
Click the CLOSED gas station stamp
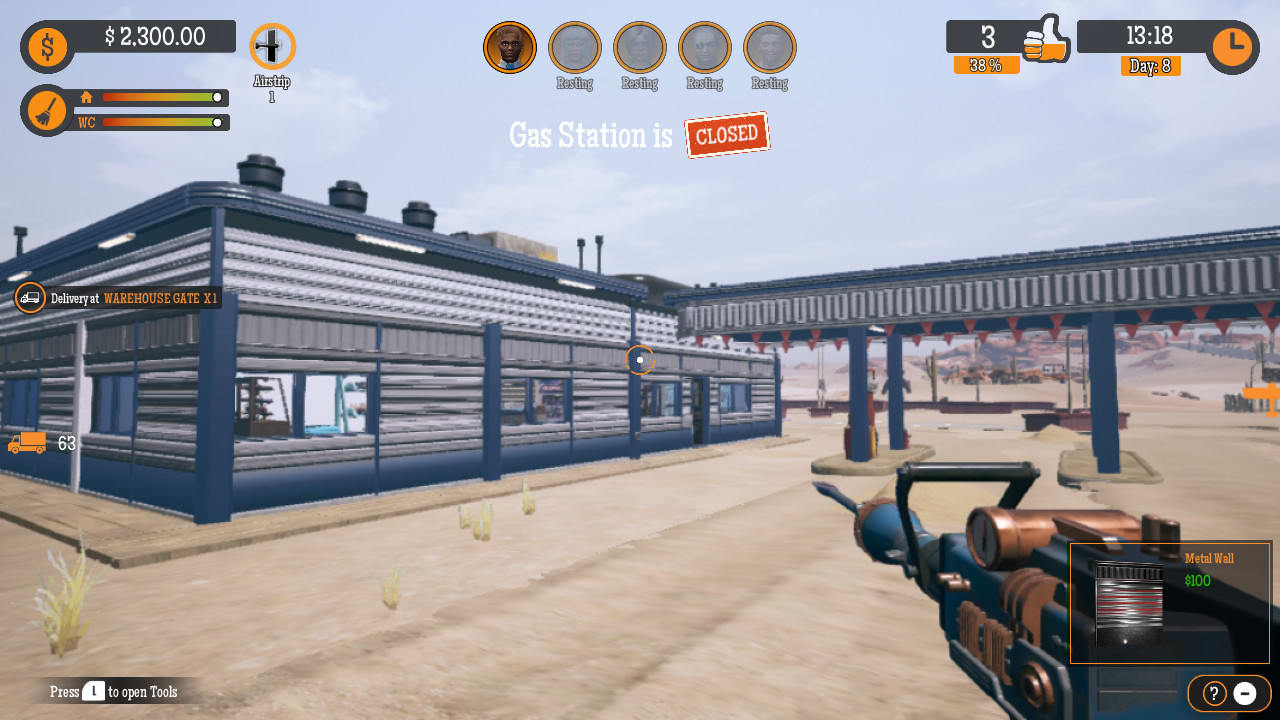point(727,133)
